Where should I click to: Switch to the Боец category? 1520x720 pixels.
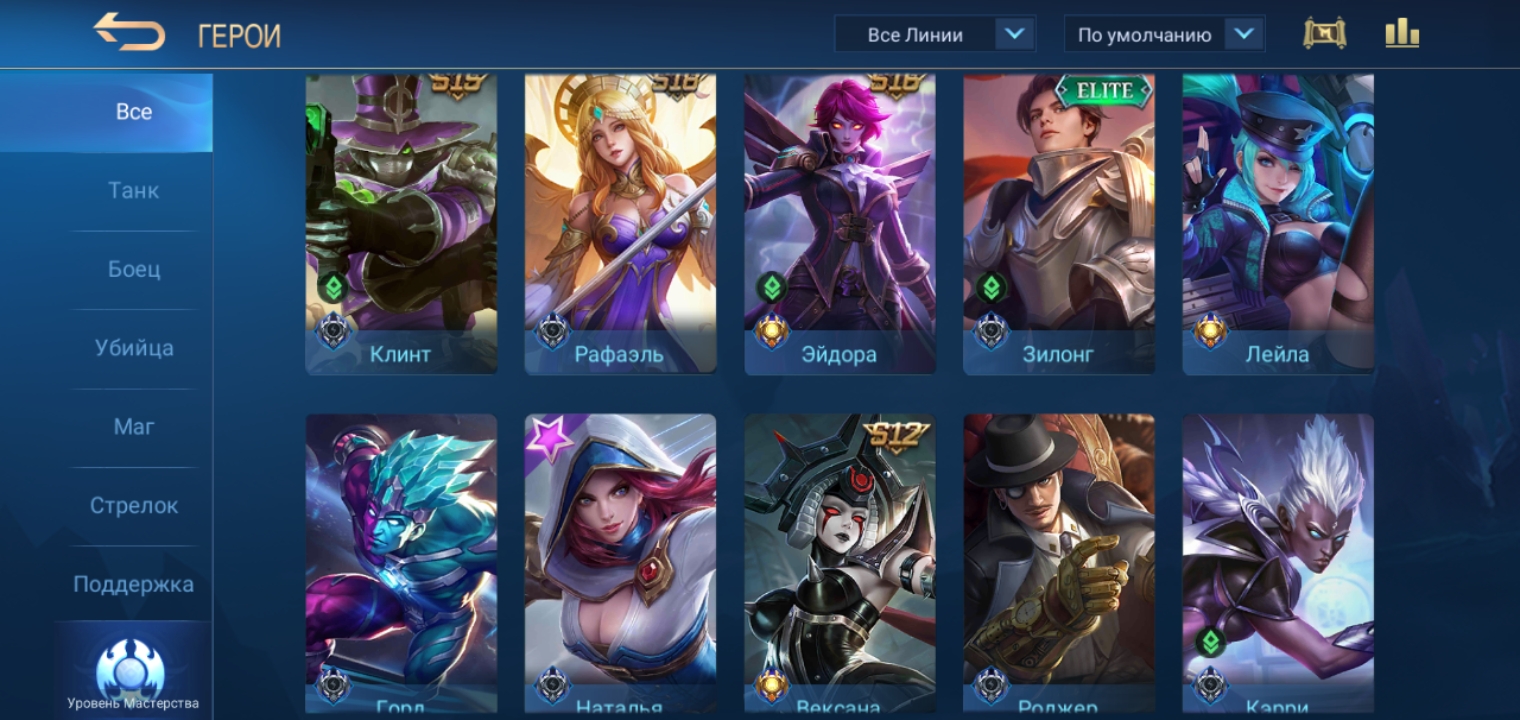134,269
